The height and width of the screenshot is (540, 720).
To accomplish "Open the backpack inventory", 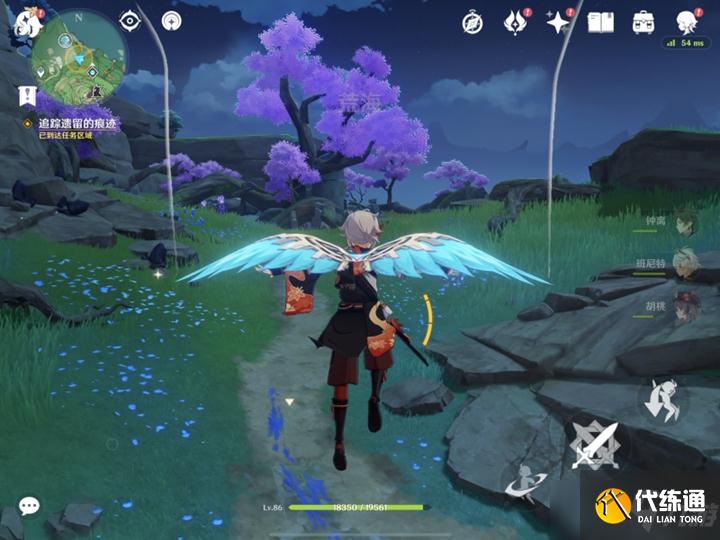I will click(644, 21).
